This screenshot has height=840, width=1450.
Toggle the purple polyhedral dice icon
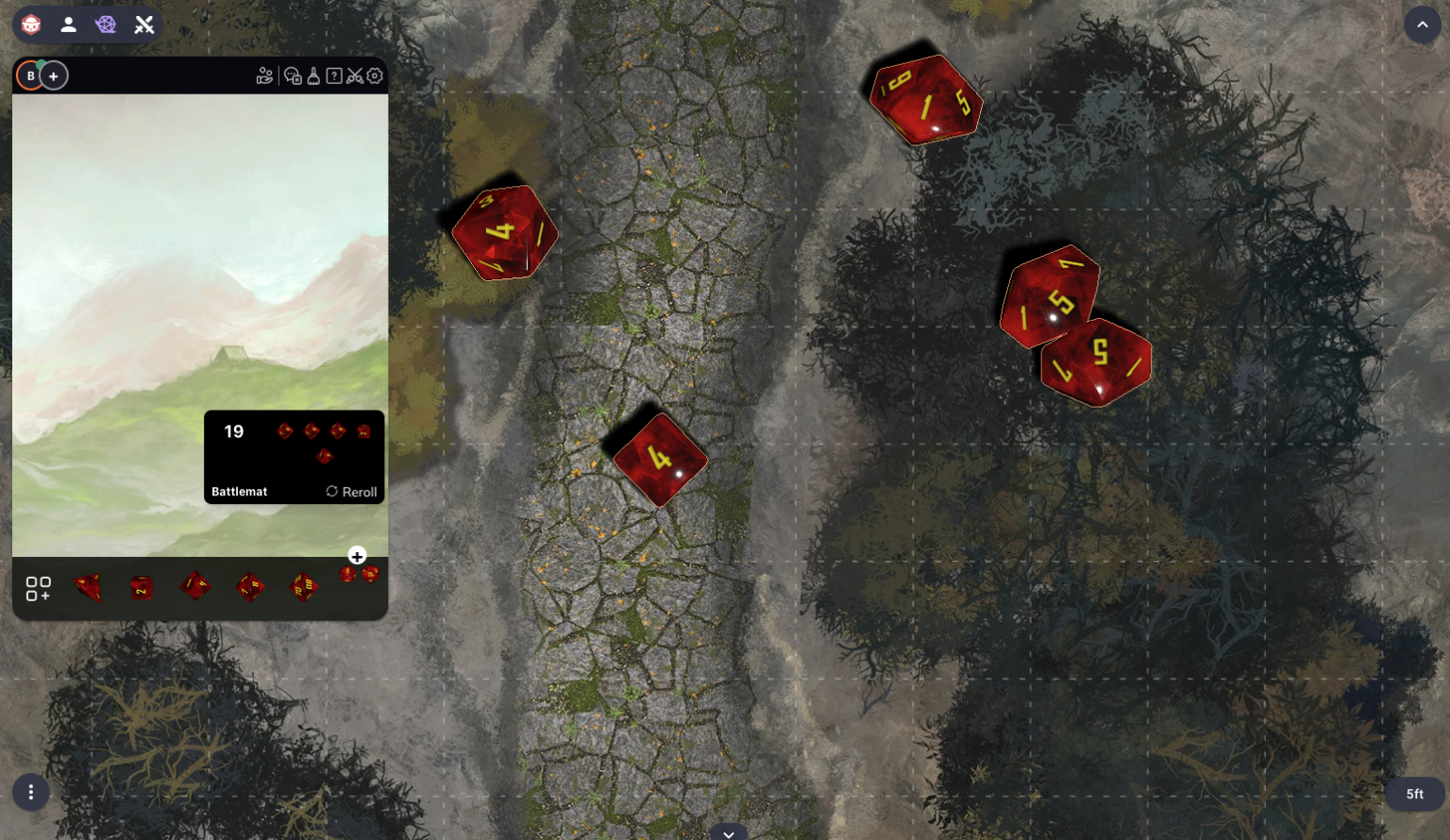106,25
